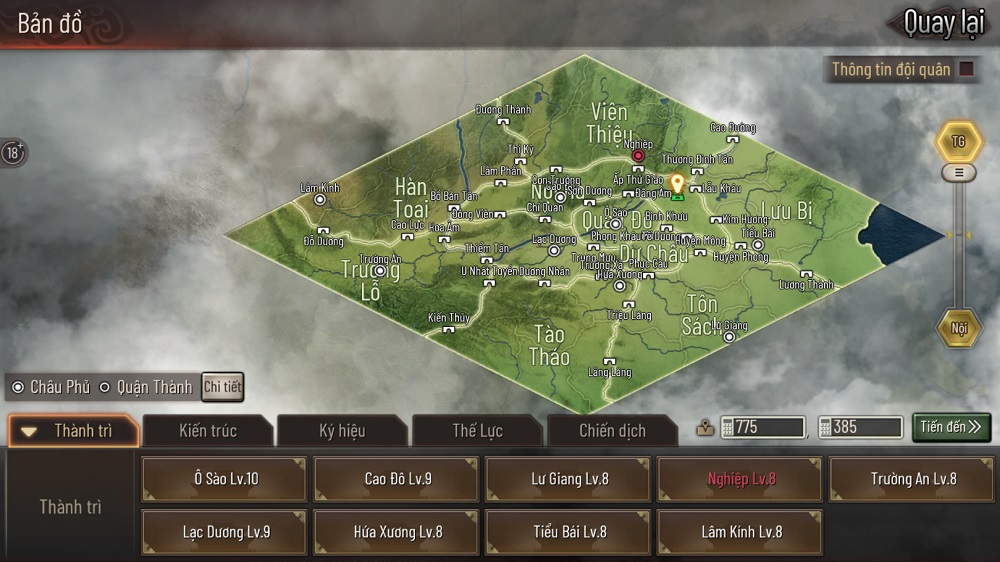Click the X coordinate field showing 775
Image resolution: width=1000 pixels, height=562 pixels.
click(x=767, y=427)
